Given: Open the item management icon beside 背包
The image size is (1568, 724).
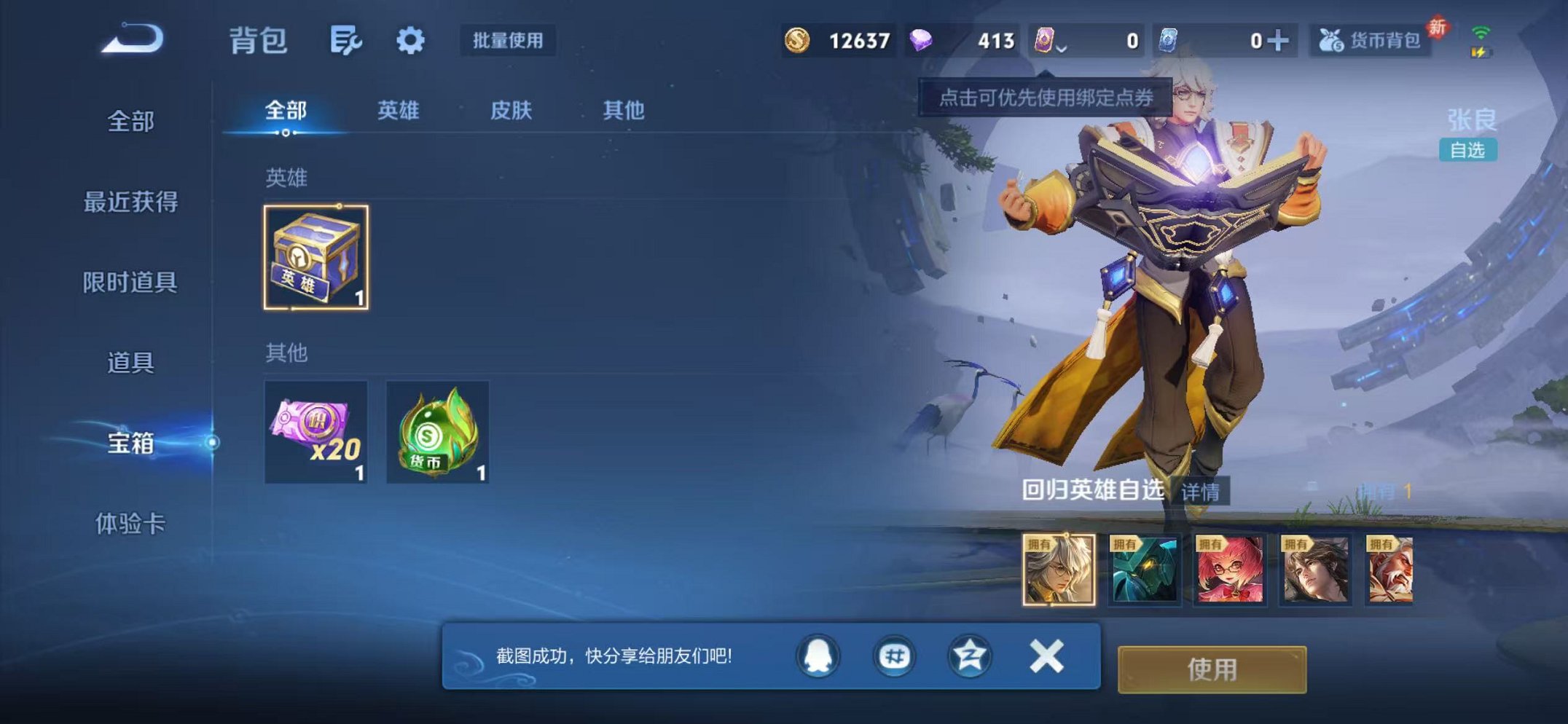Looking at the screenshot, I should coord(348,42).
